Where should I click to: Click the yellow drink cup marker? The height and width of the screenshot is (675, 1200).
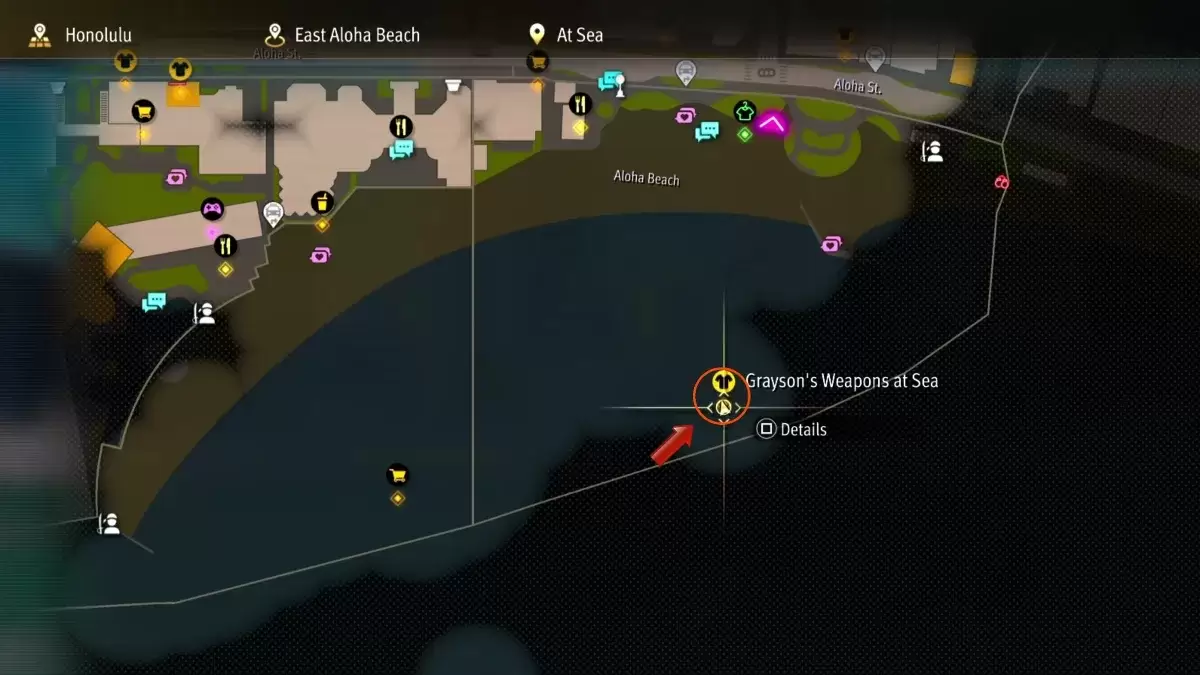pyautogui.click(x=322, y=202)
